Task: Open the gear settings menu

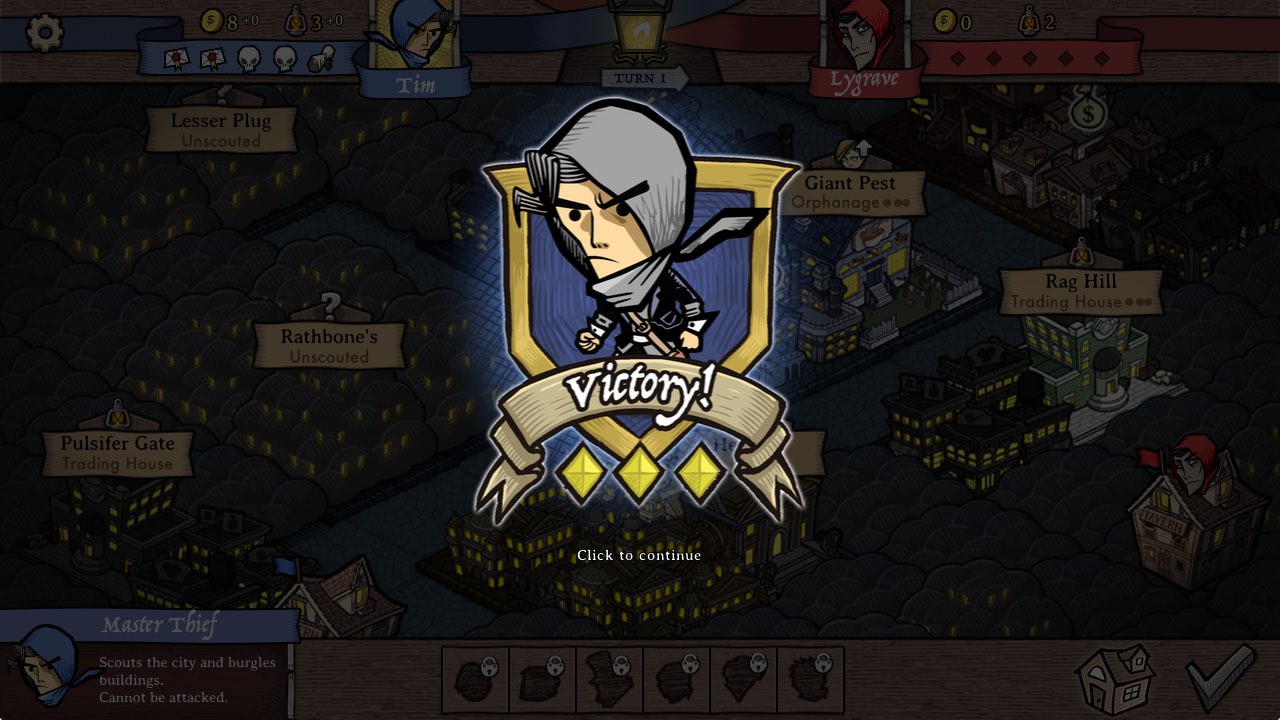Action: 44,33
